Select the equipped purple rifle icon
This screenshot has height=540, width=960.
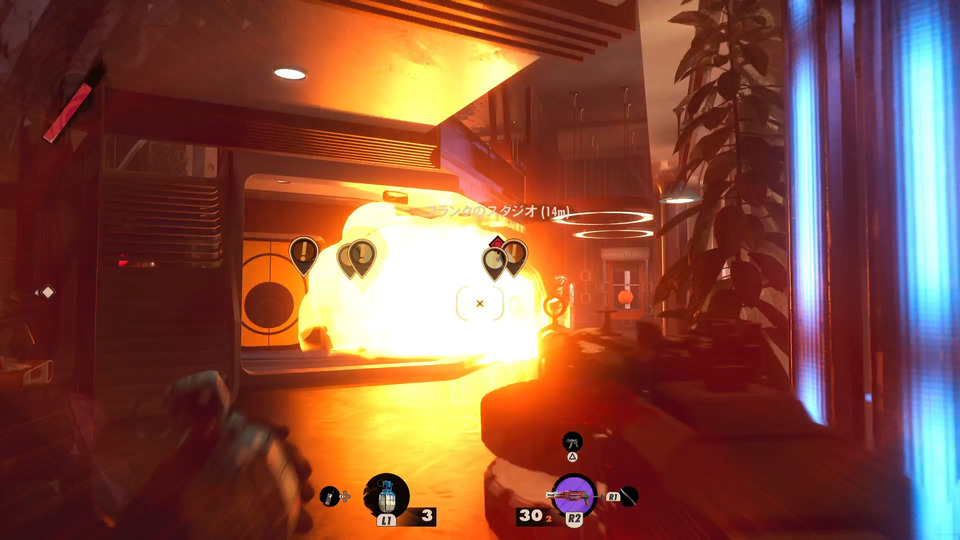tap(574, 494)
